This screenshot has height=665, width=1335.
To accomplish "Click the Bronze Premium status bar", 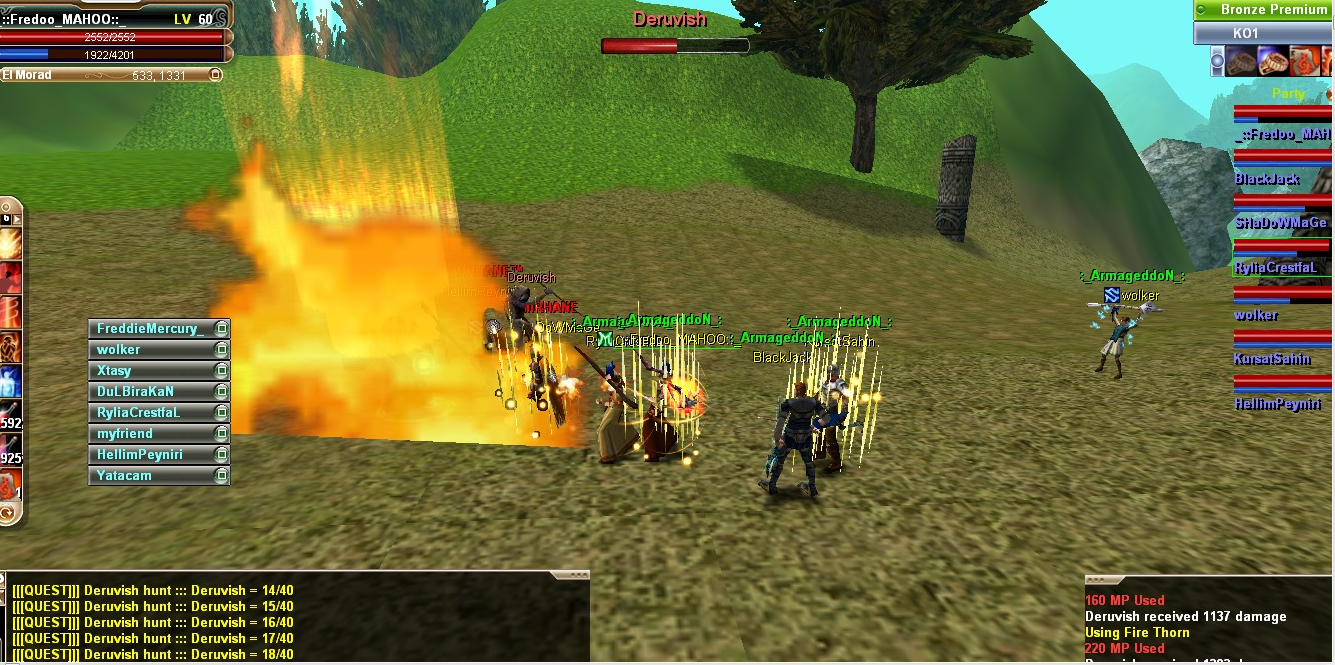I will [1264, 10].
